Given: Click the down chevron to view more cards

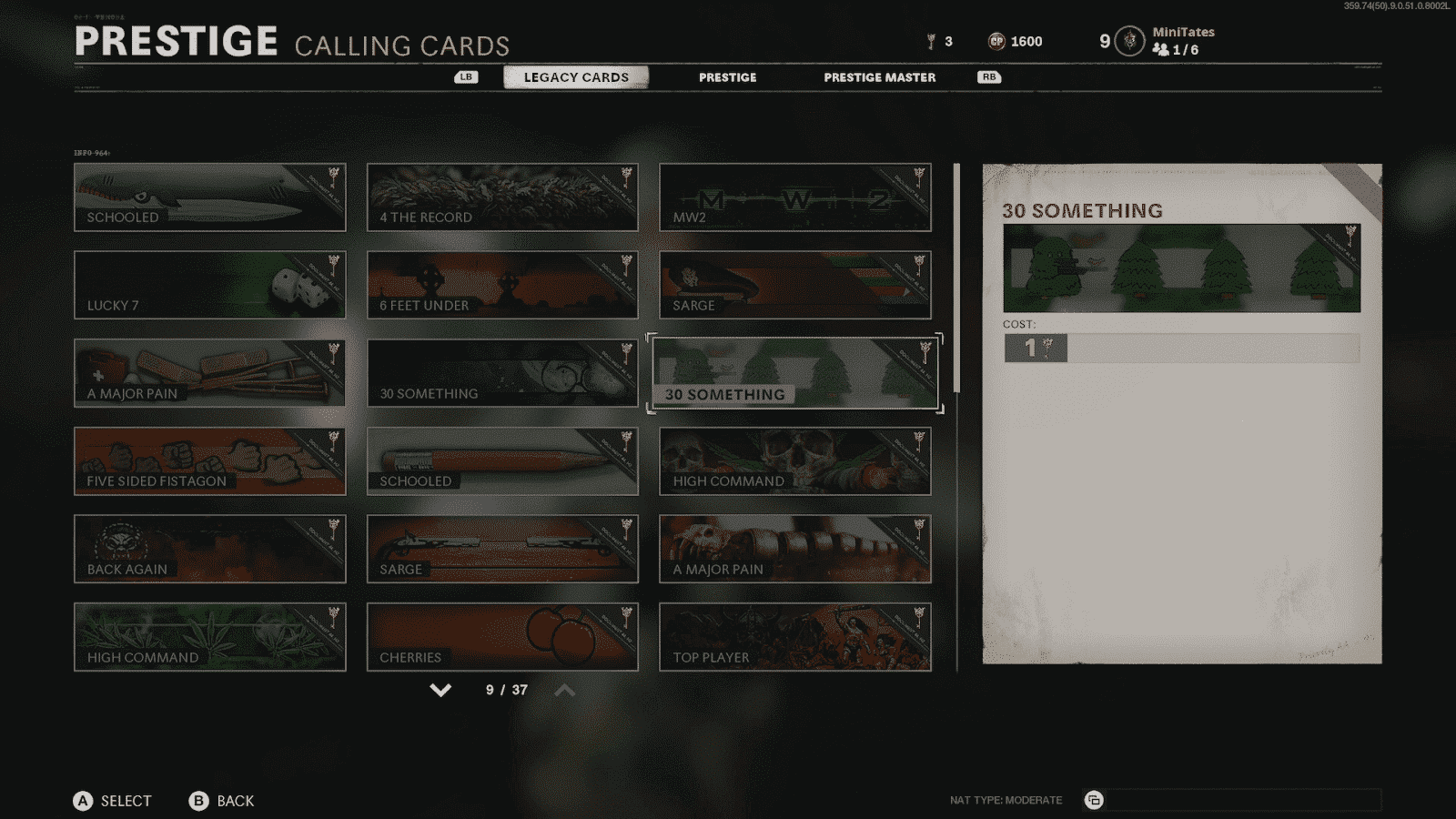Looking at the screenshot, I should [440, 690].
